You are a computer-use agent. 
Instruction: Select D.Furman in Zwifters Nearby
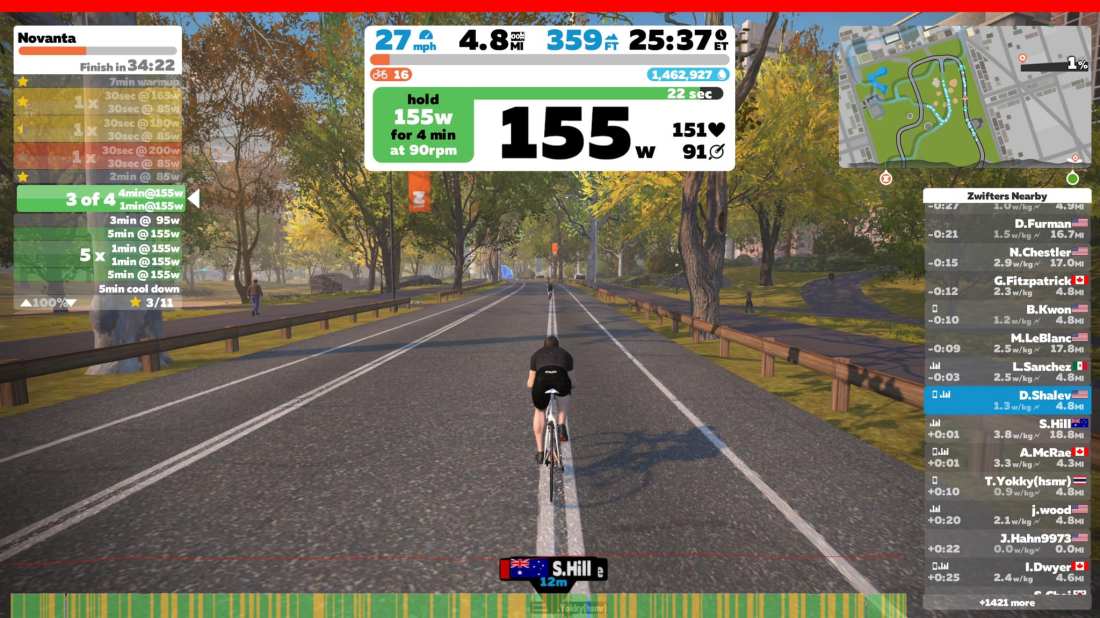(1006, 229)
